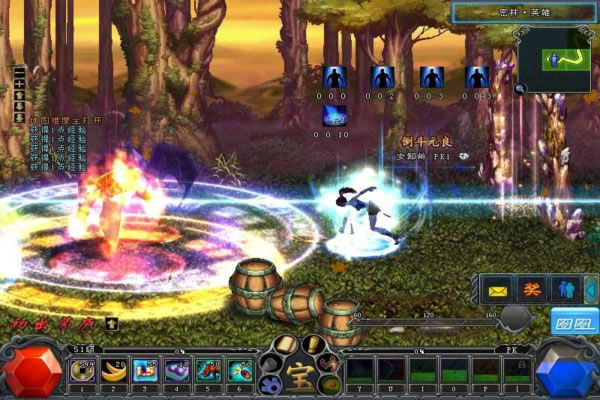Image resolution: width=600 pixels, height=400 pixels.
Task: Click the chat log plus button
Action: click(19, 81)
